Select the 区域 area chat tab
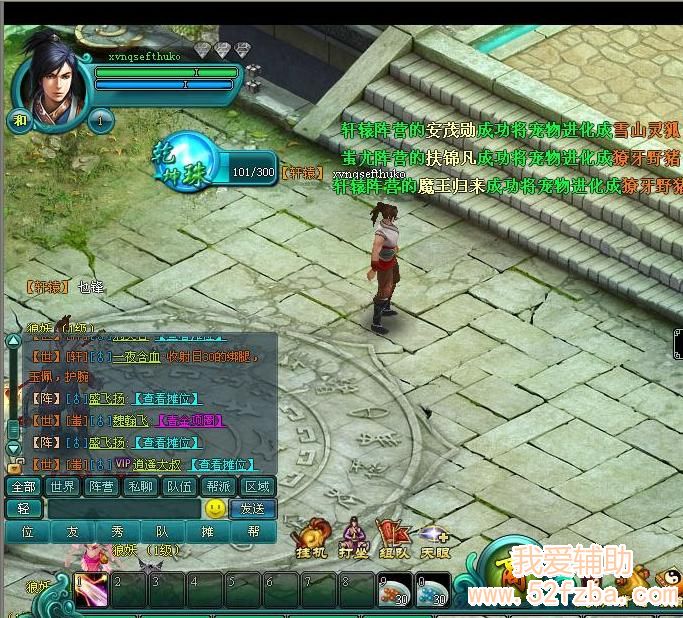Image resolution: width=683 pixels, height=618 pixels. point(257,487)
